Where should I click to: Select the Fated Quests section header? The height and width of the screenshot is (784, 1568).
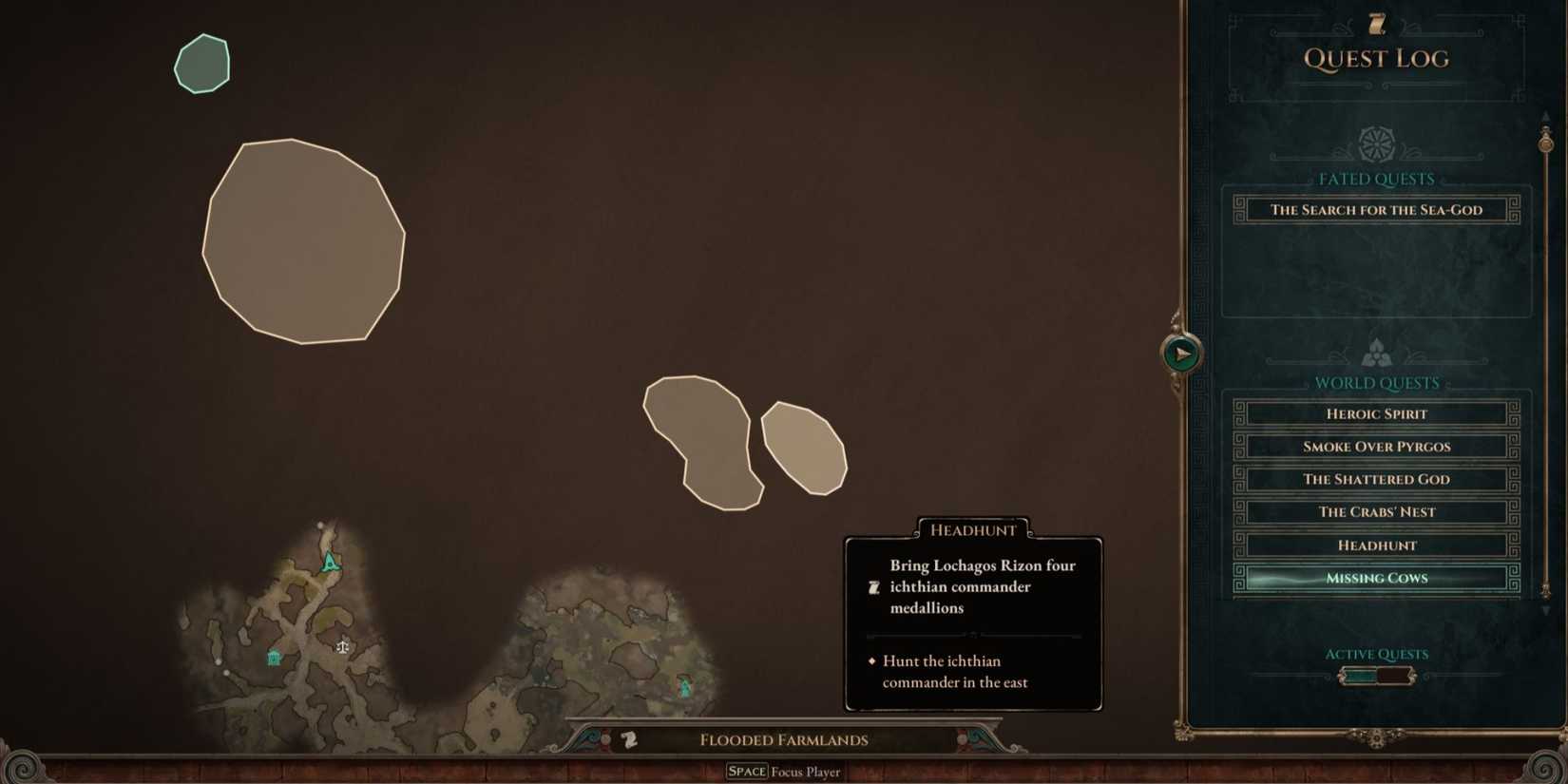(x=1376, y=179)
